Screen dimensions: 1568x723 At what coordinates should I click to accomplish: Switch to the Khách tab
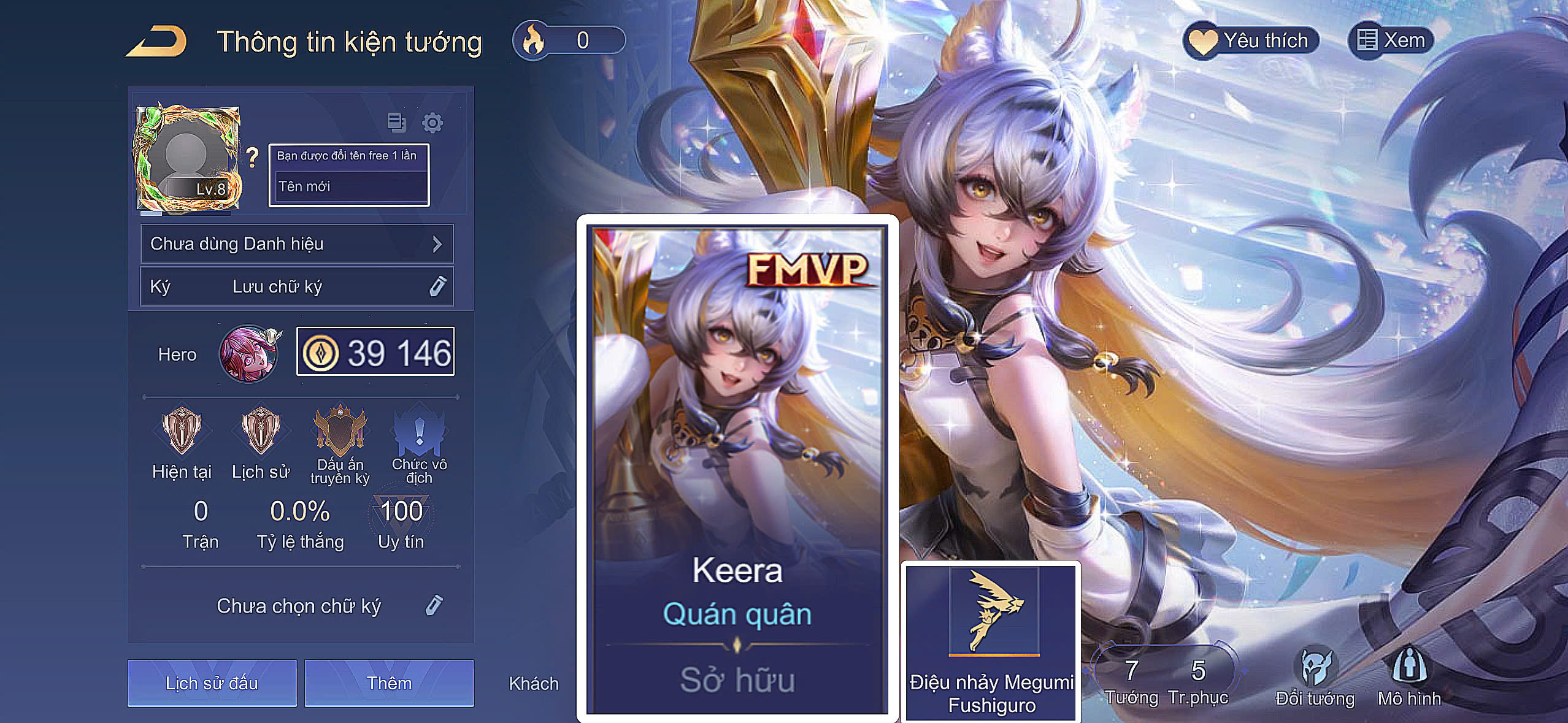(x=532, y=684)
